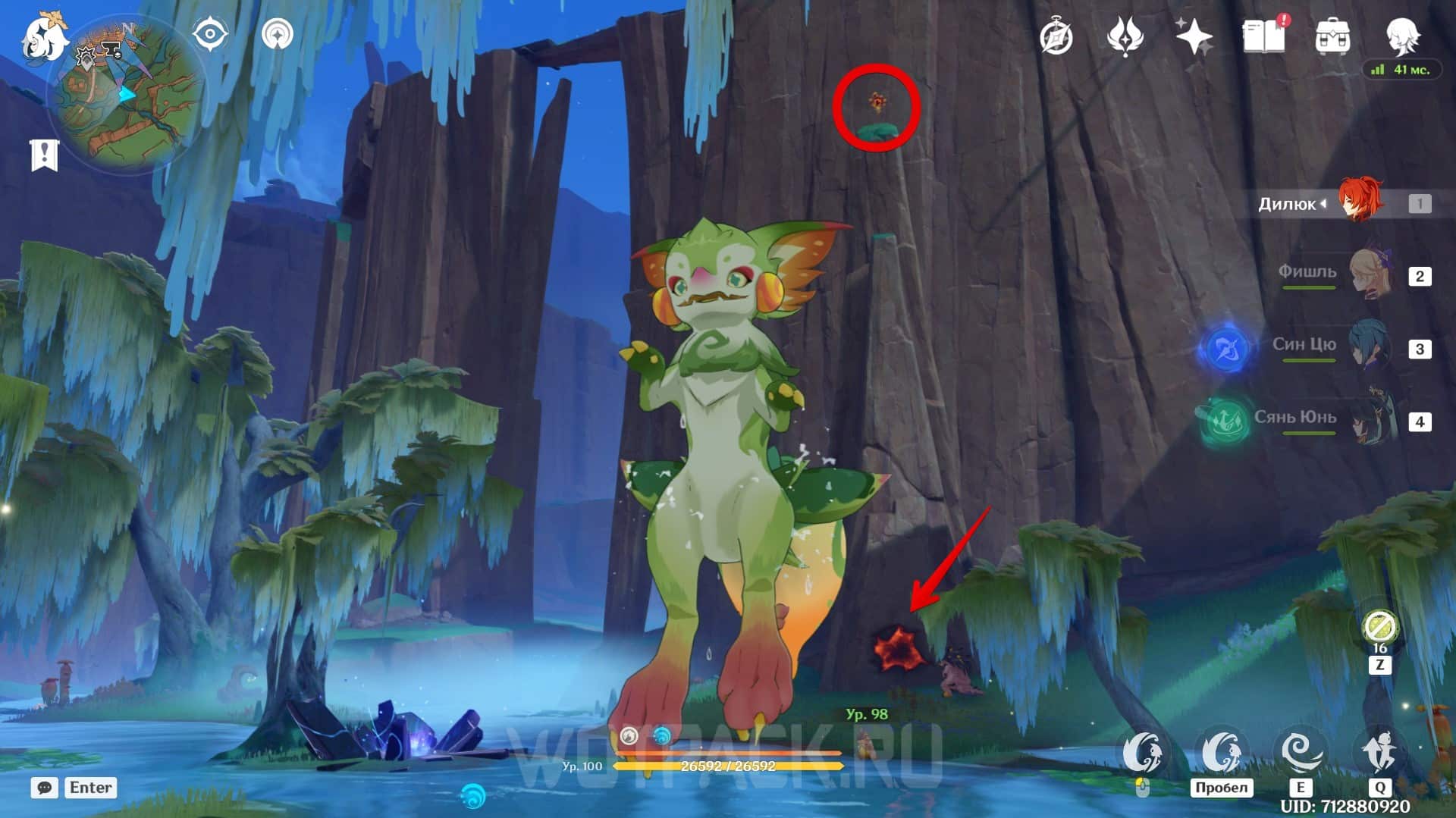Viewport: 1456px width, 818px height.
Task: Trigger the saurian normal attack icon
Action: (x=1142, y=753)
